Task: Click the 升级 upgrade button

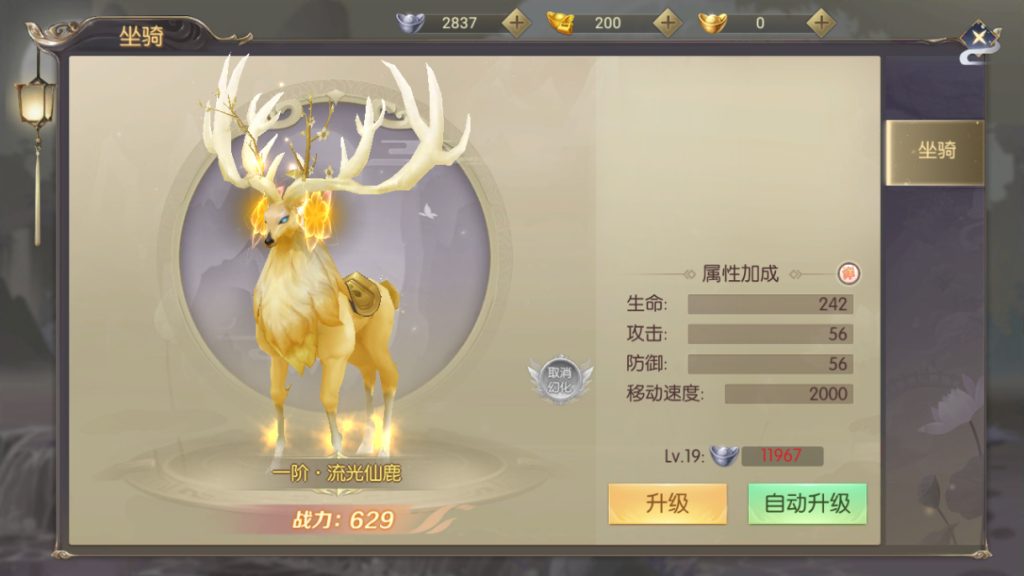Action: coord(667,504)
